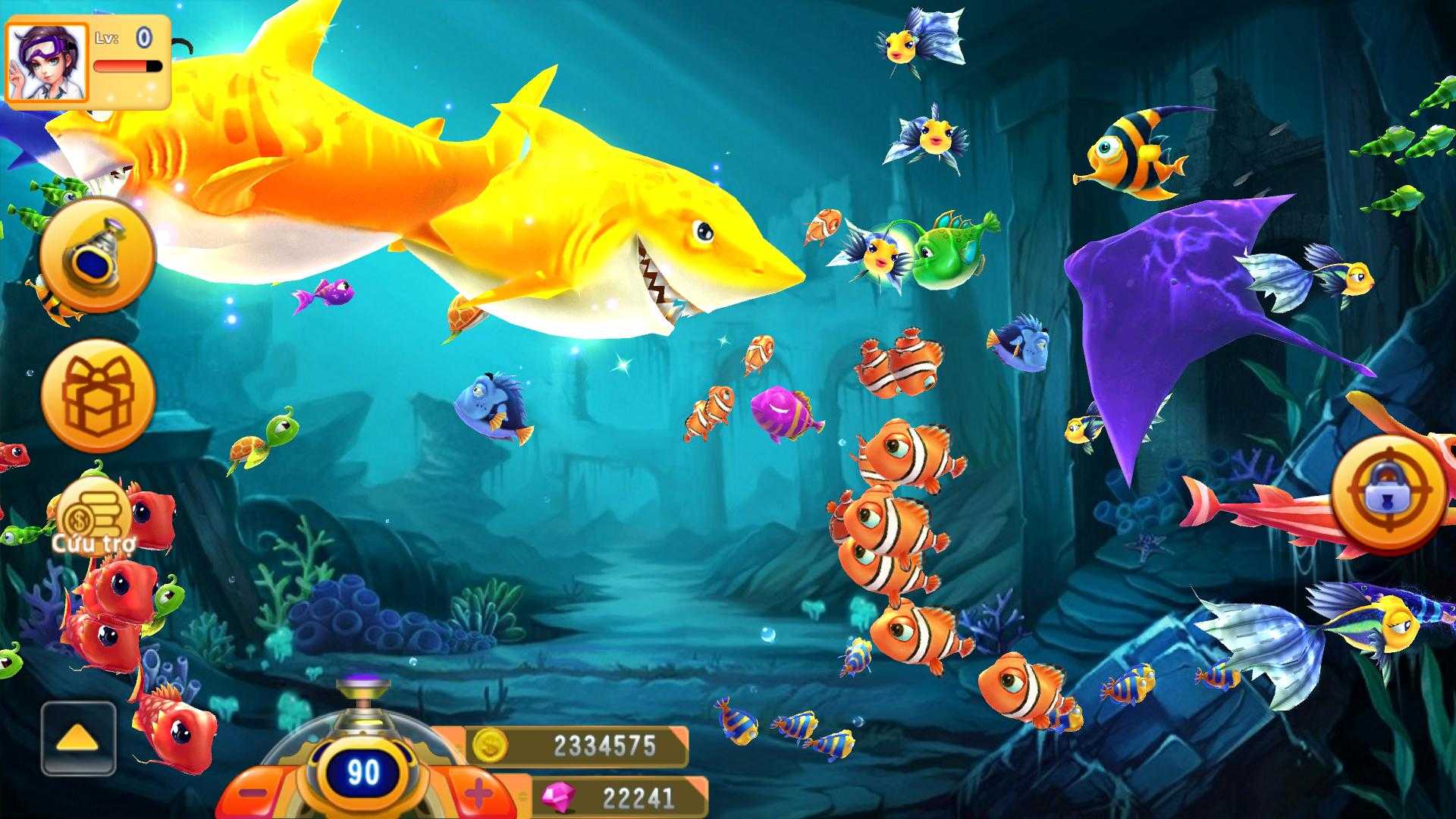Click the Lv experience progress bar
1456x819 pixels.
point(129,64)
